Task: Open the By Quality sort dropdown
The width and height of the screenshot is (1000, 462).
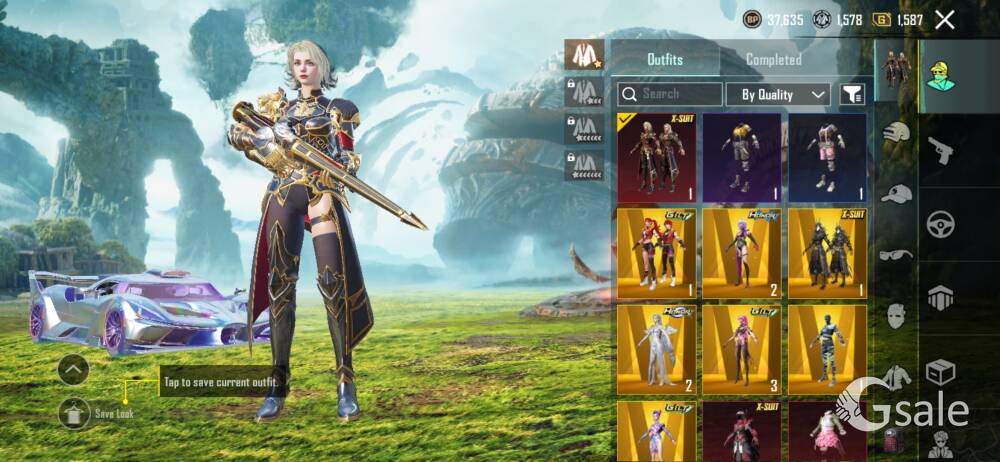Action: click(x=778, y=94)
